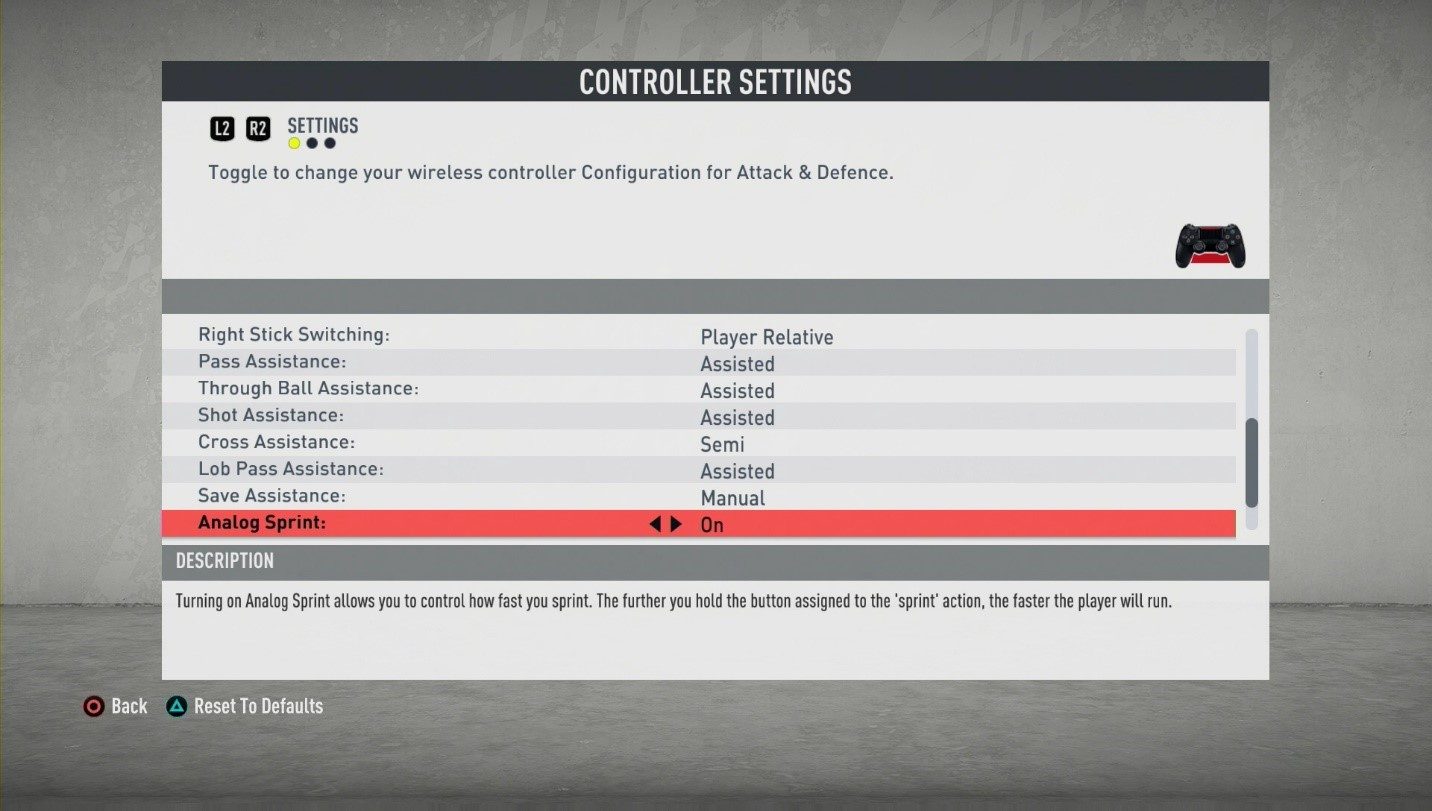Click the right arrow on Analog Sprint
Screen dimensions: 1432x811
(x=676, y=523)
